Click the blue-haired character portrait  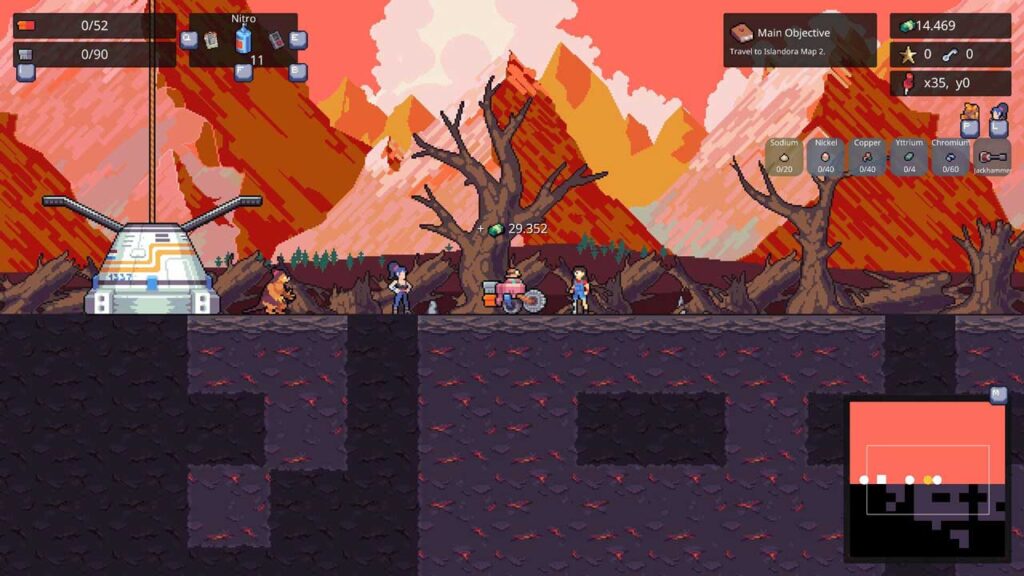coord(998,113)
